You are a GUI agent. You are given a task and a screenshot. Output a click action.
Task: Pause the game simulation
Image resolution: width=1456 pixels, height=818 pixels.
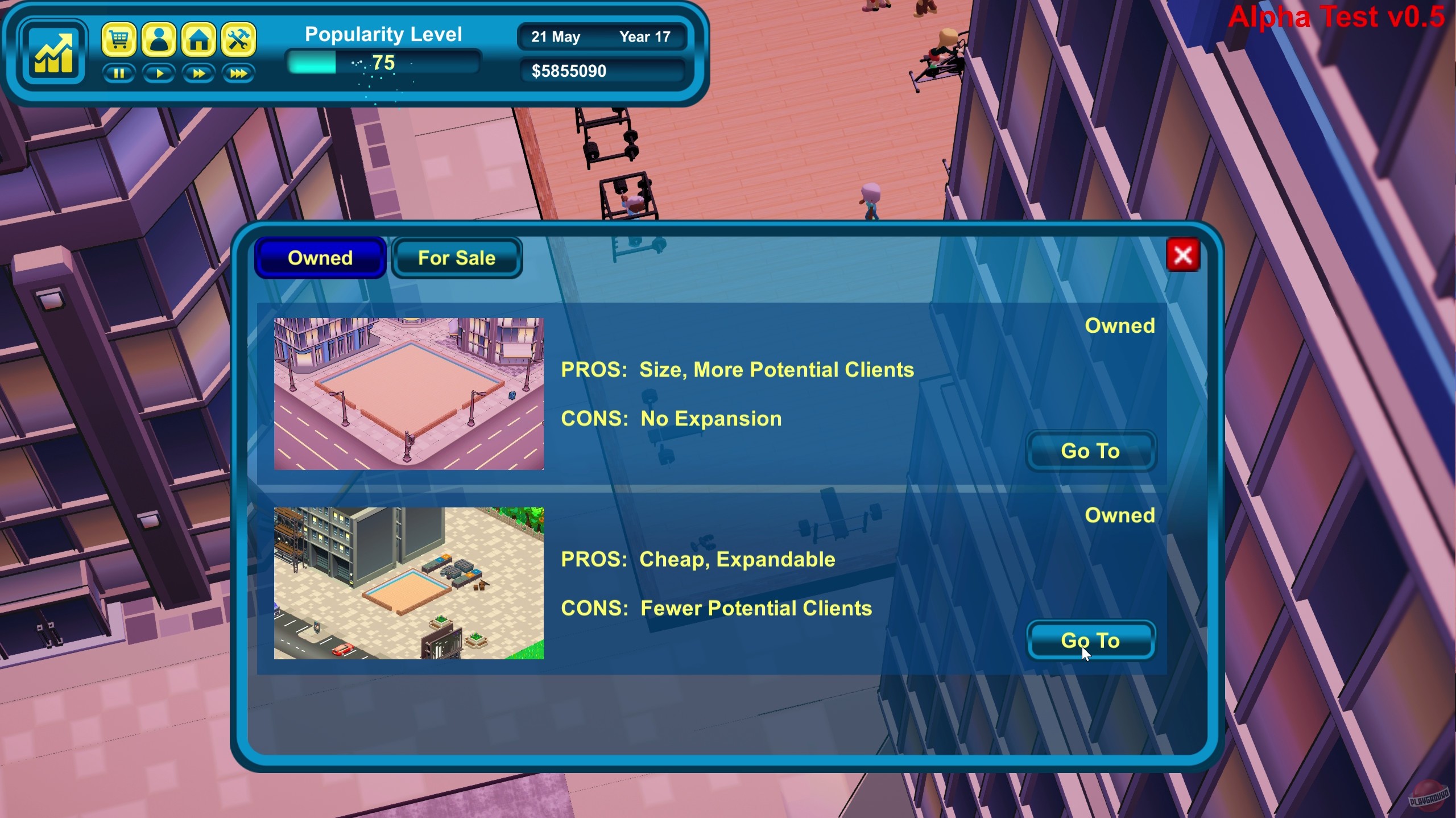point(120,73)
